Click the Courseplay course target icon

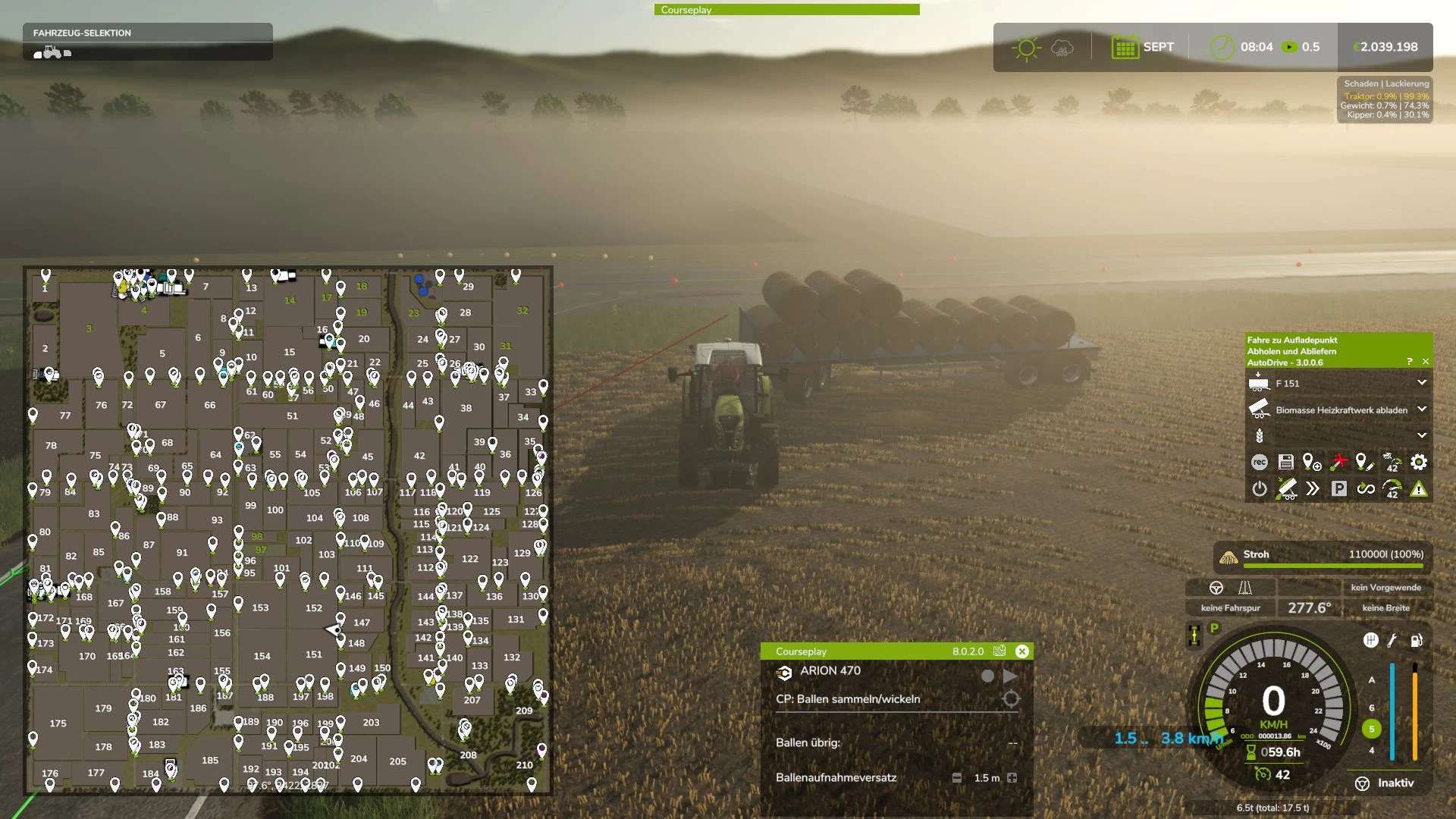1012,698
